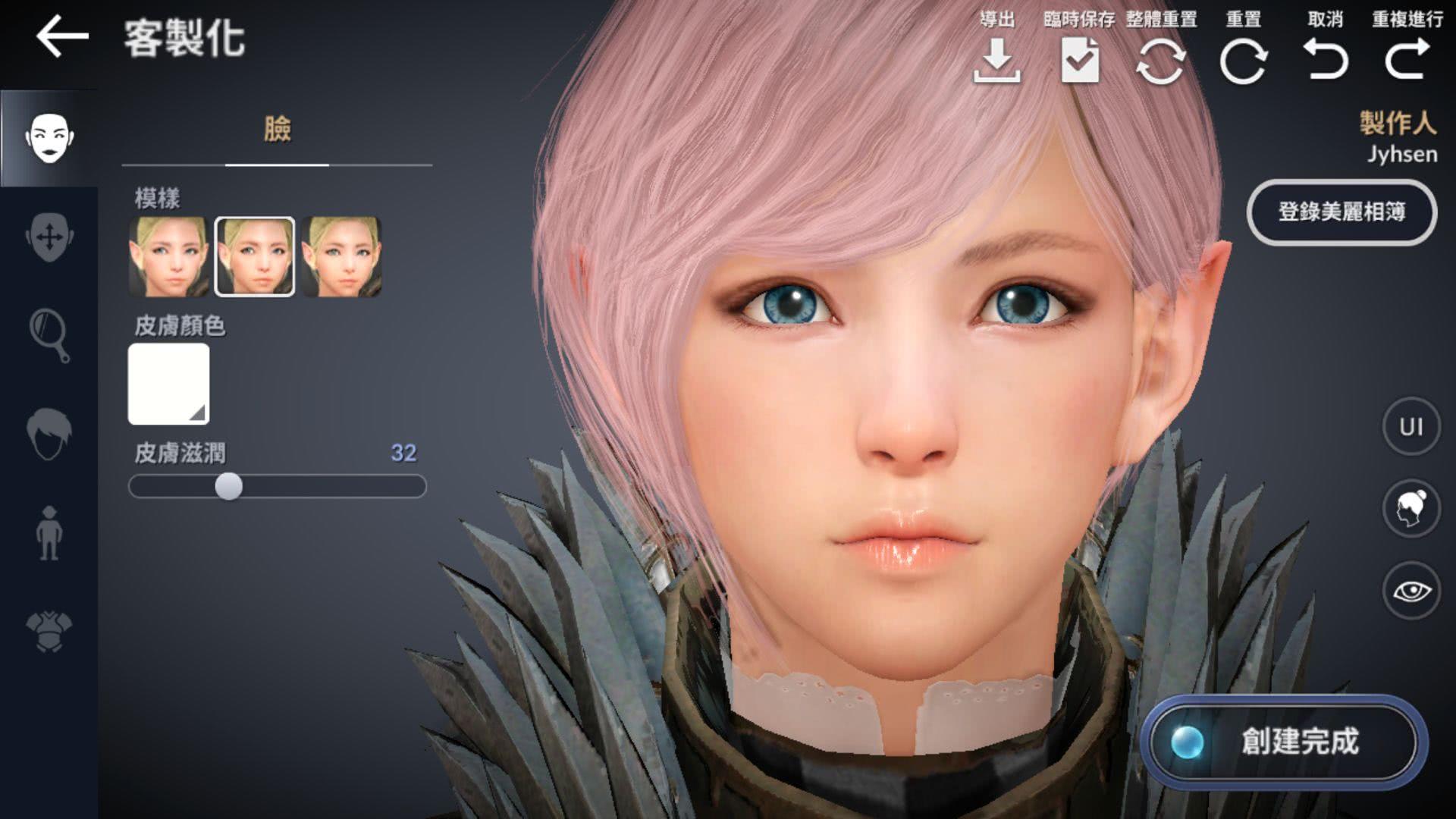Choose the third face preset thumbnail
This screenshot has width=1456, height=819.
341,256
